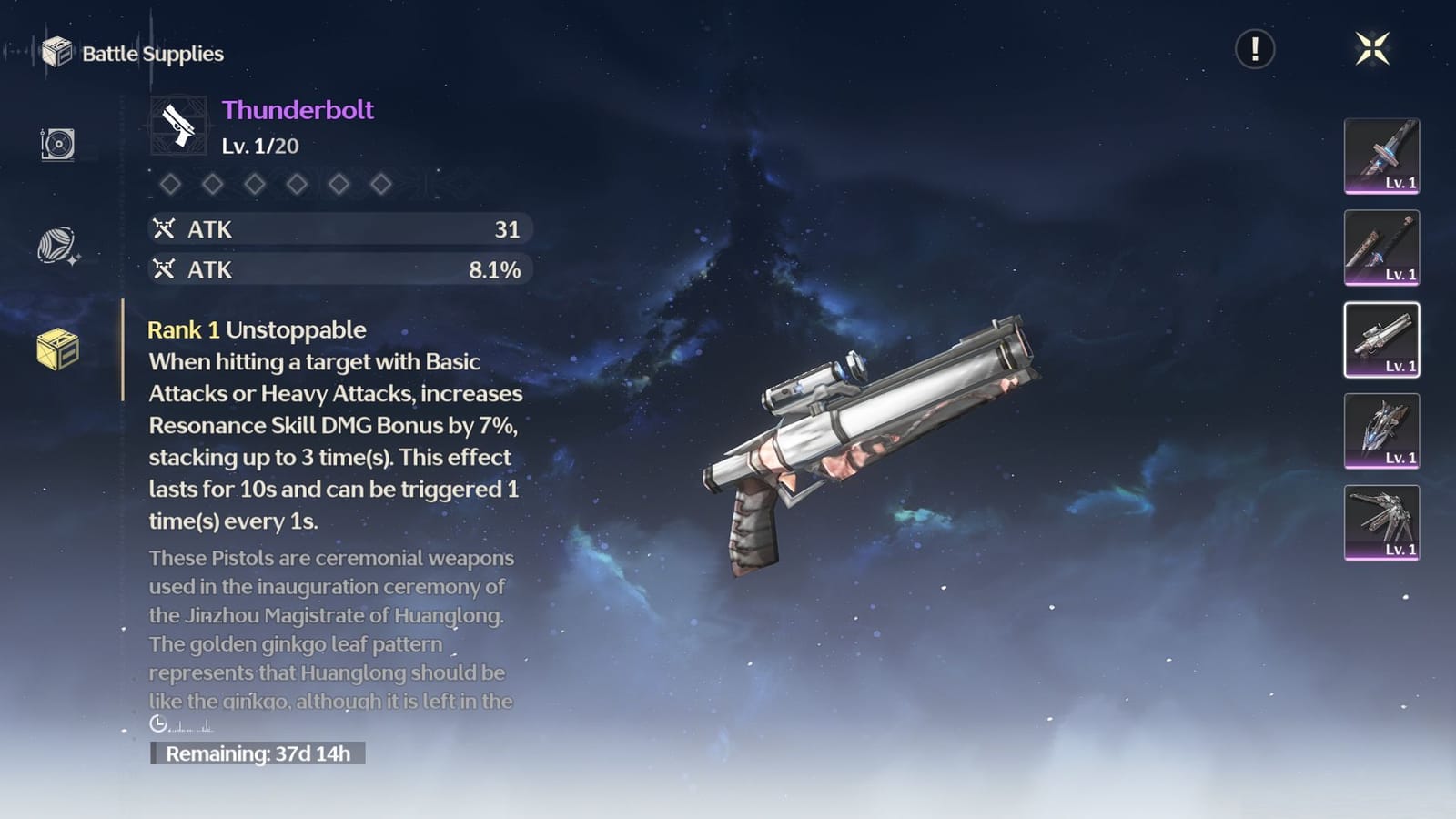Click the Remaining: 37d 14h timer label

coord(259,753)
